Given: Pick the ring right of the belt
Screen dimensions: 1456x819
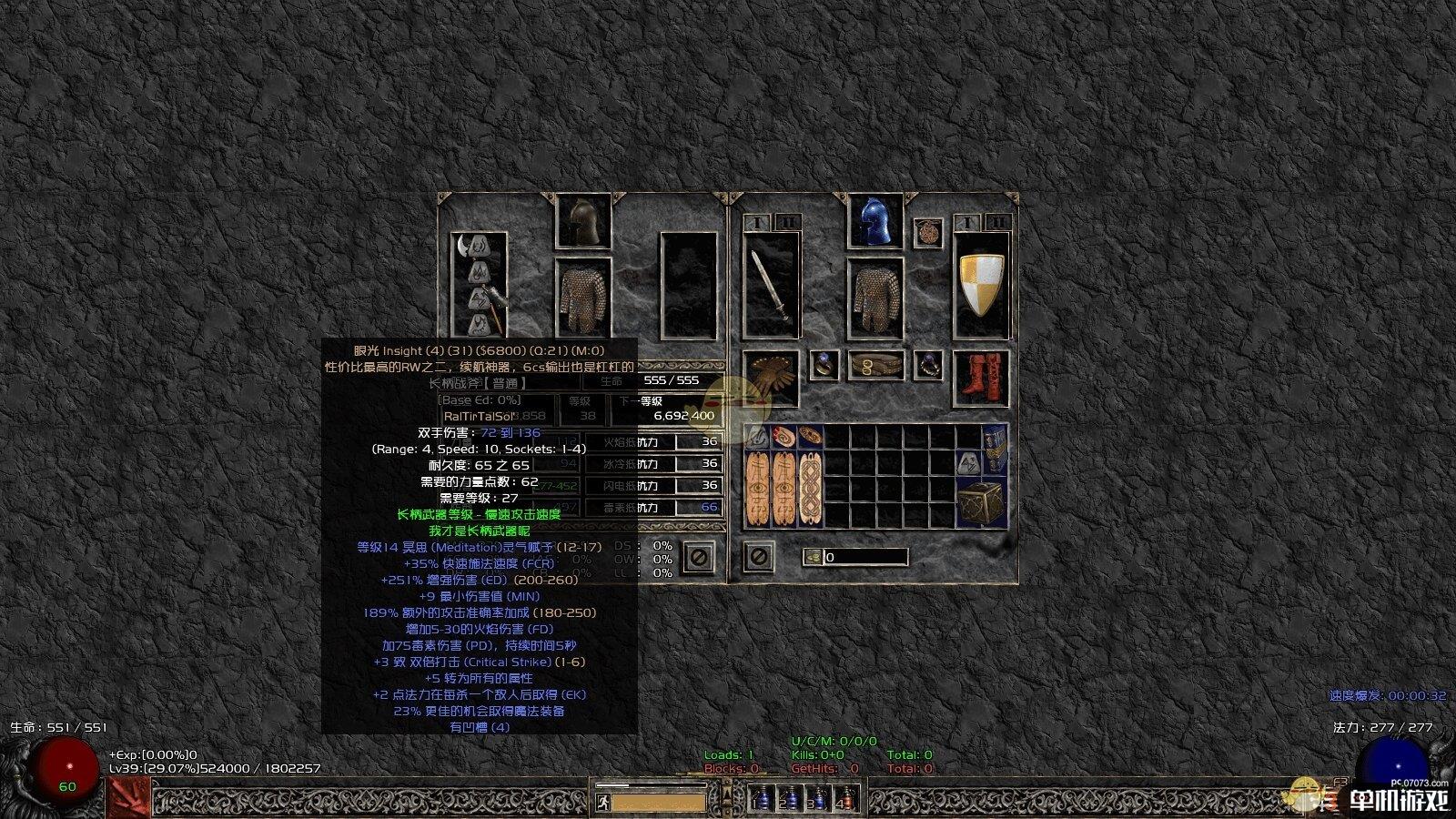Looking at the screenshot, I should 927,366.
